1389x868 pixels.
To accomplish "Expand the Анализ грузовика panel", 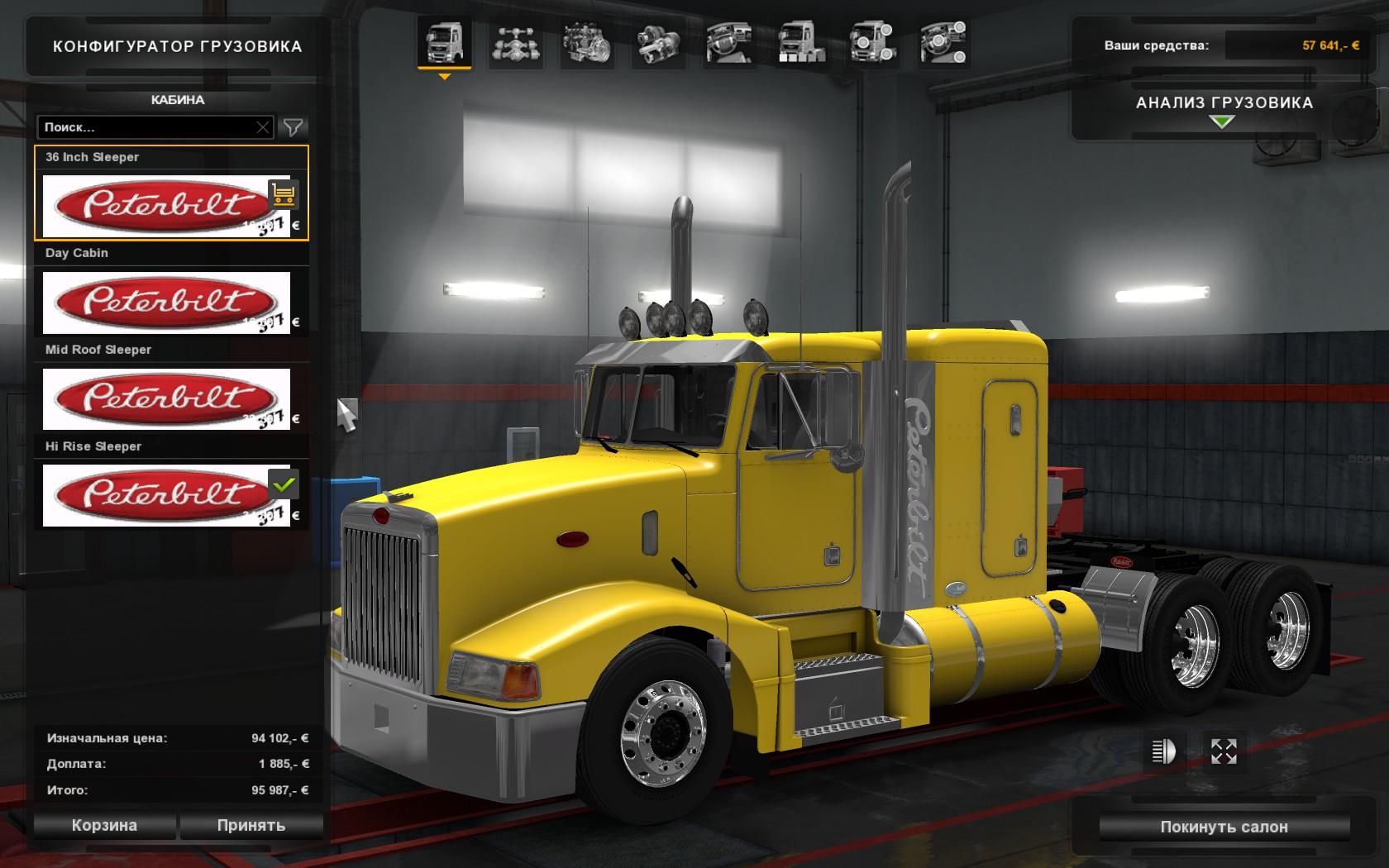I will pyautogui.click(x=1223, y=112).
